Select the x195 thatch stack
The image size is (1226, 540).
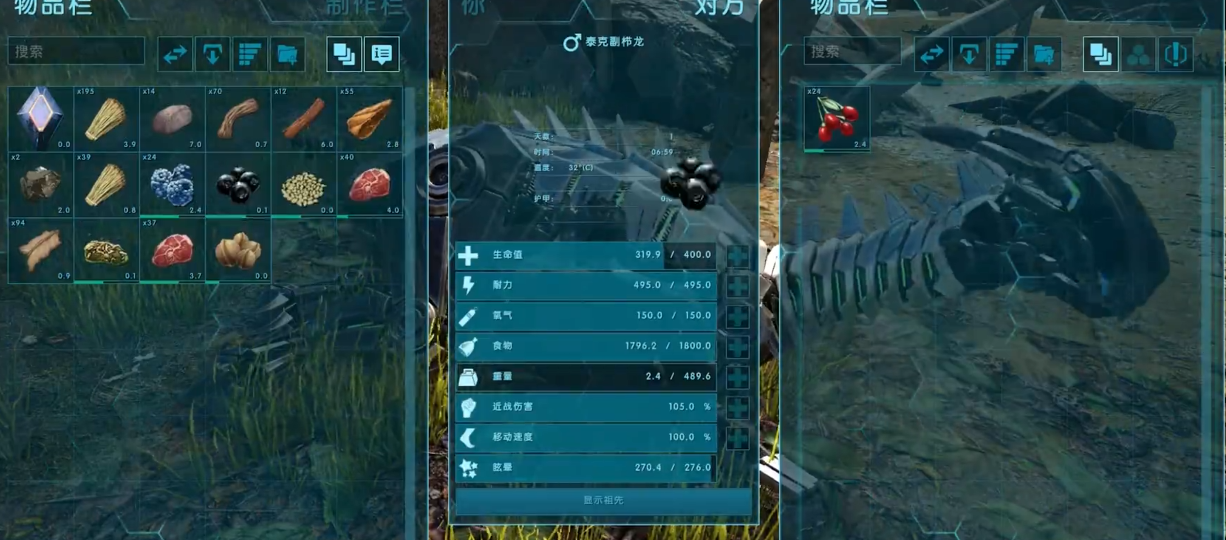(x=105, y=118)
